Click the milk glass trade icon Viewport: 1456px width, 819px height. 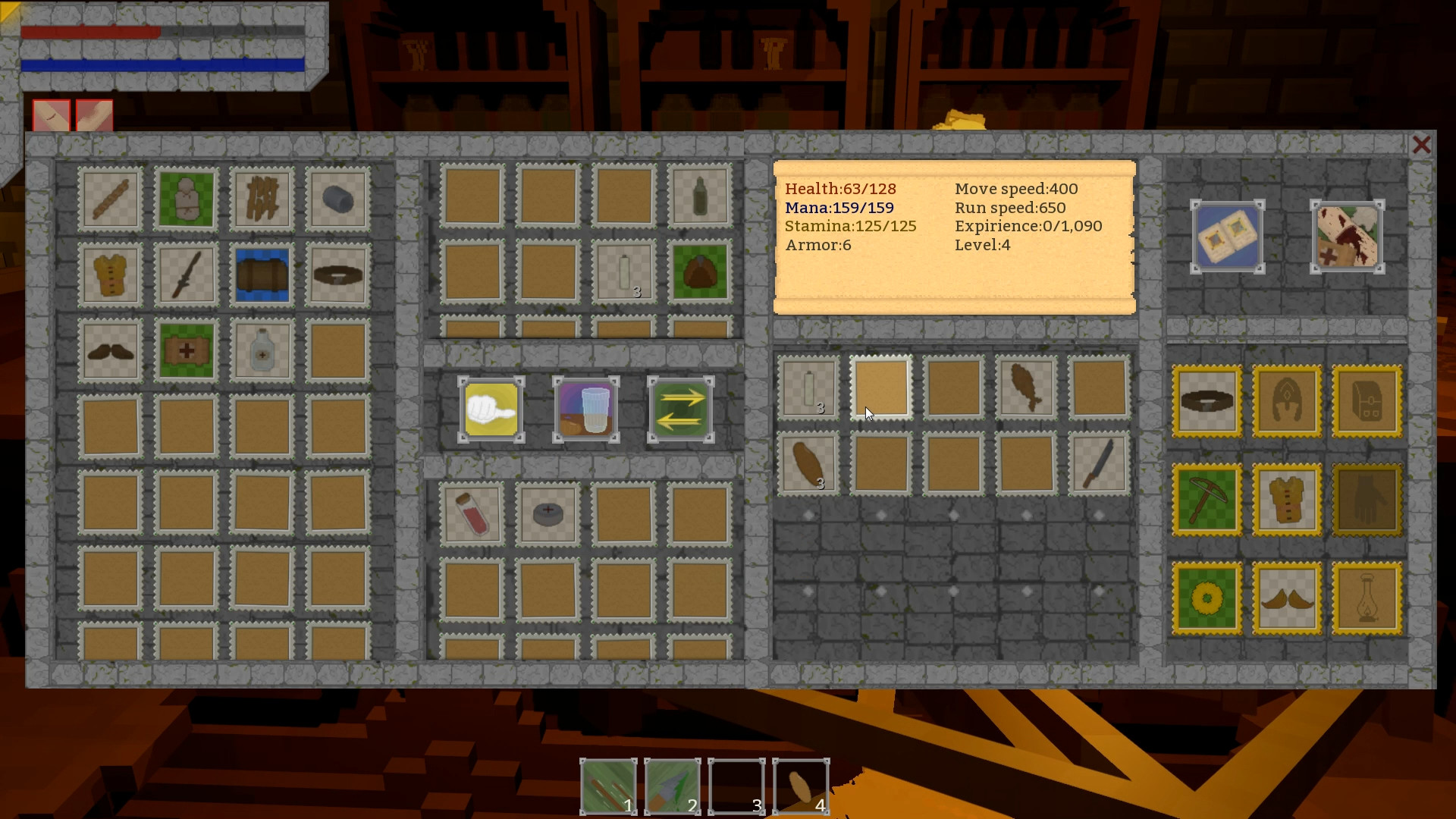[x=585, y=409]
